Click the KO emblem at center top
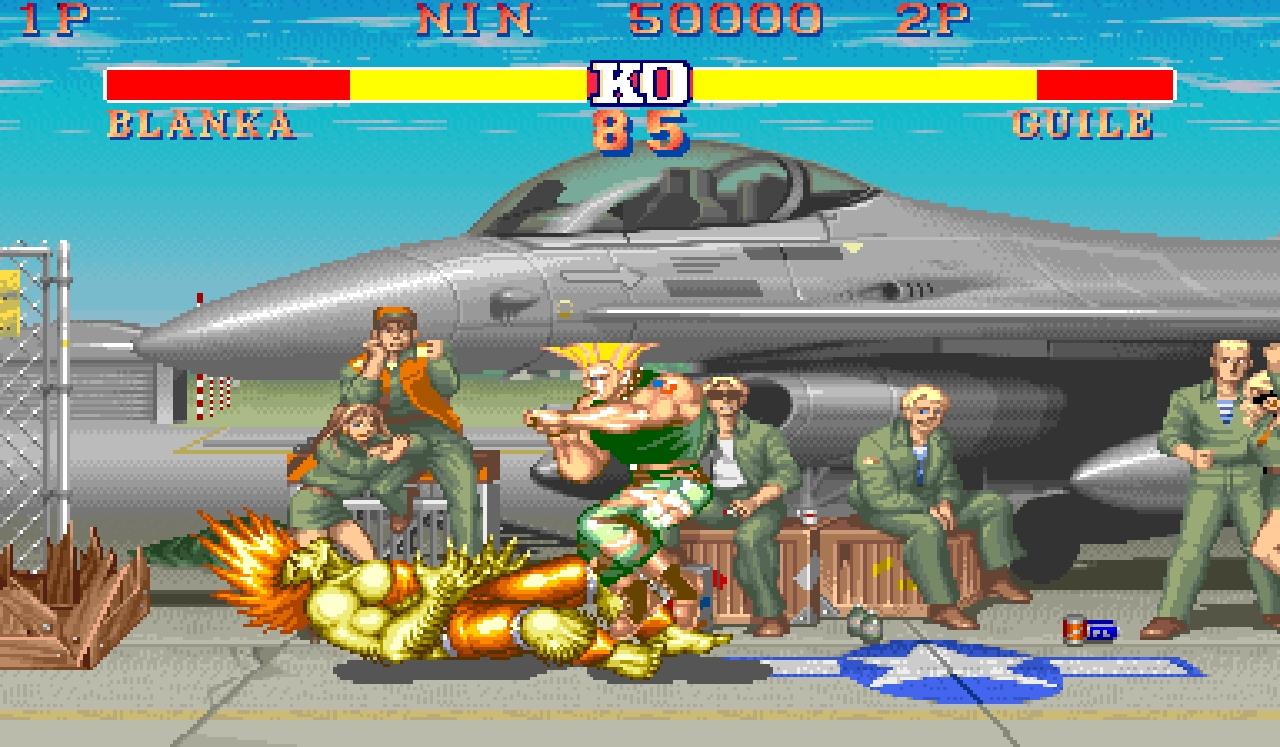Viewport: 1280px width, 747px height. (x=640, y=85)
